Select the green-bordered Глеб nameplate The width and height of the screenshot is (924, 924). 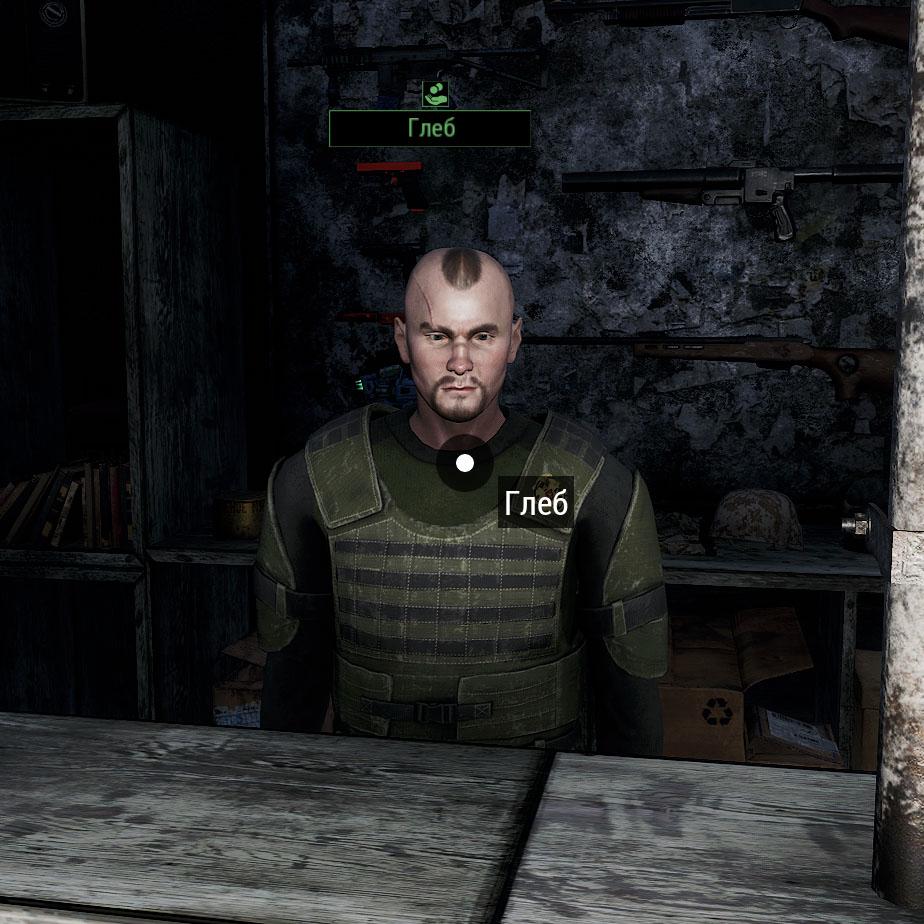coord(430,129)
